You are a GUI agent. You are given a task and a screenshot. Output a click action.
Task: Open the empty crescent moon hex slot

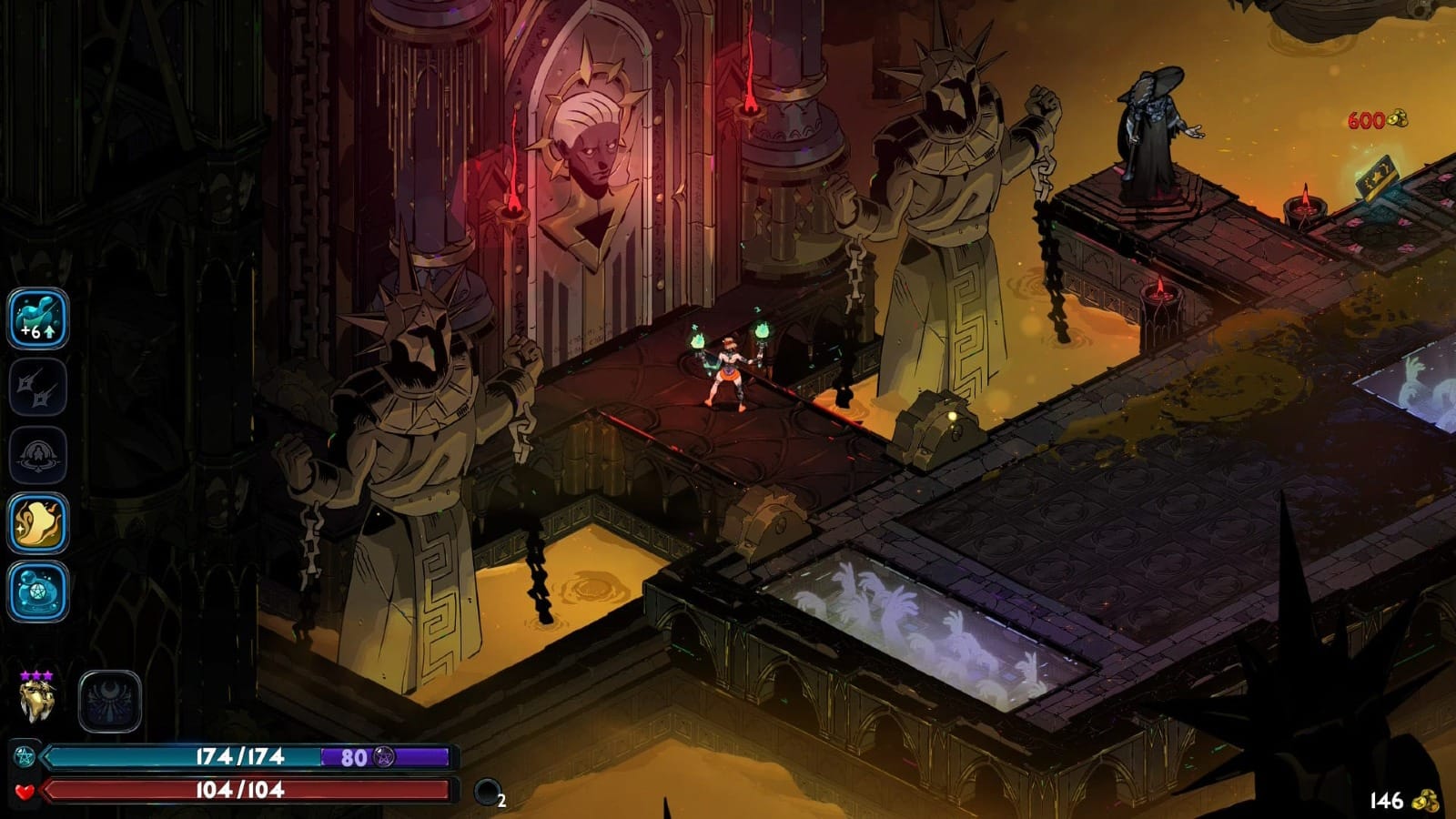[x=110, y=701]
